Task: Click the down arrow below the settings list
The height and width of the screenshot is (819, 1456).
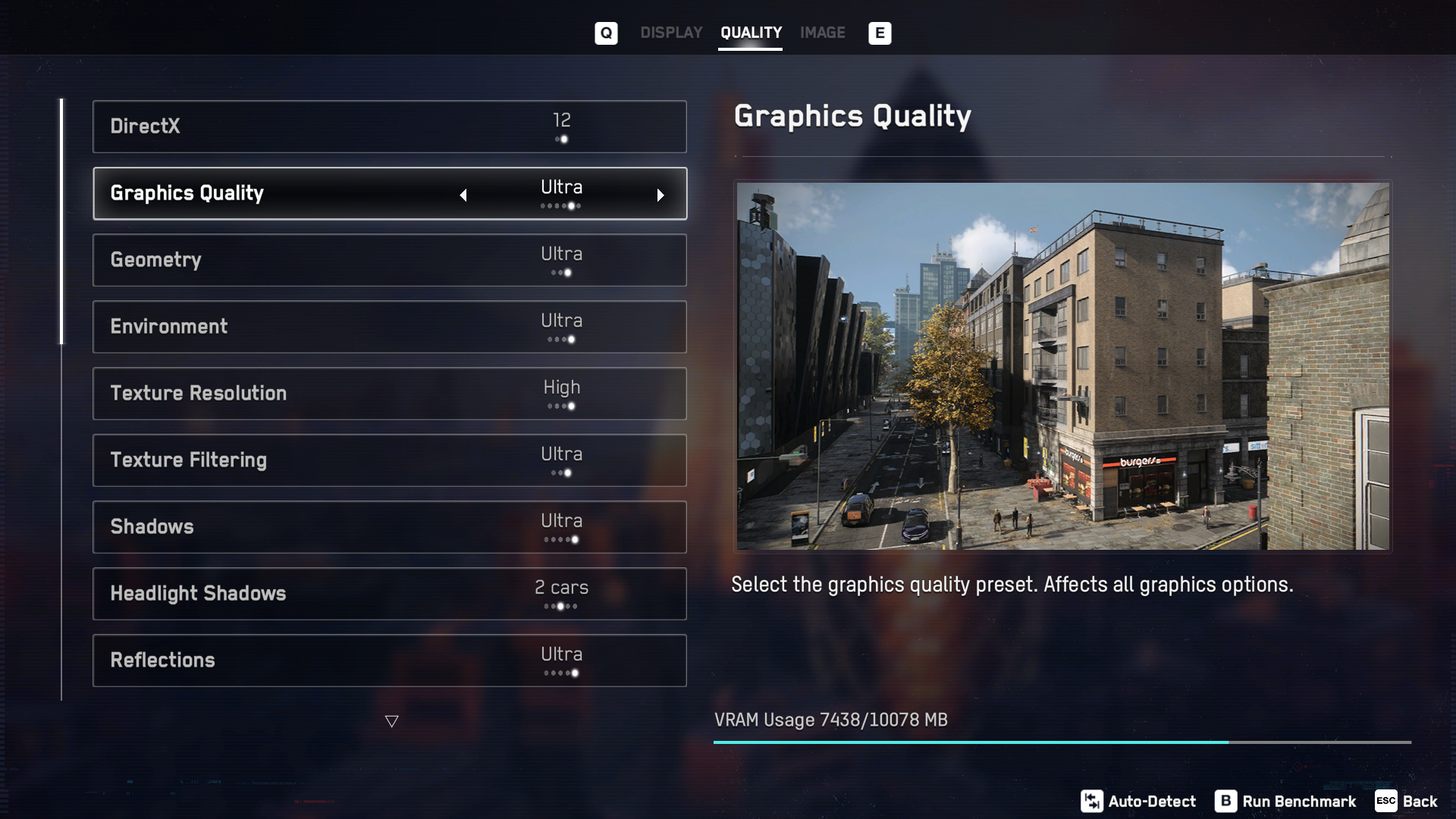Action: pyautogui.click(x=391, y=721)
